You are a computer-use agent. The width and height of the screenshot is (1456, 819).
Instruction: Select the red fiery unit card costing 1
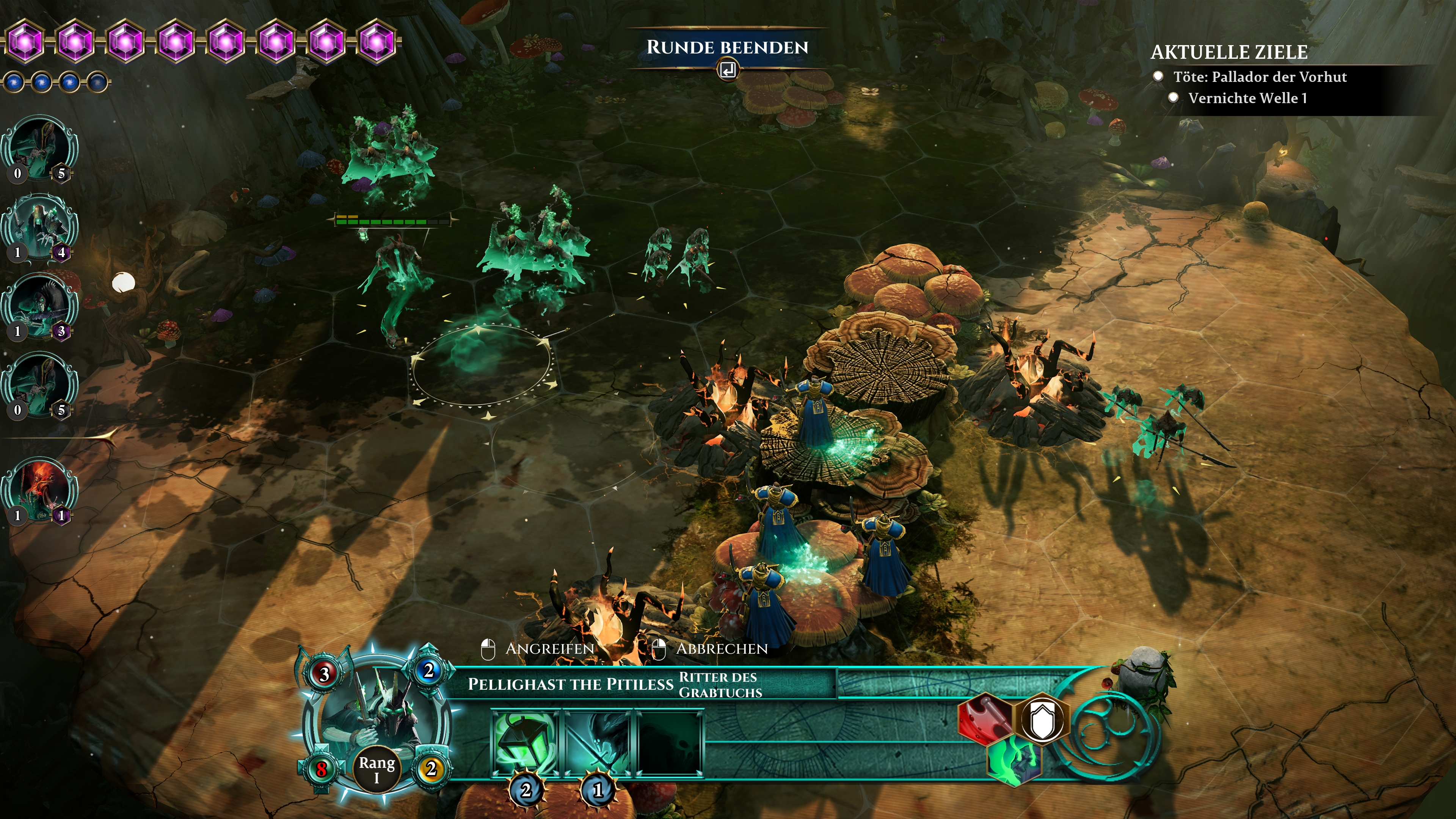39,490
